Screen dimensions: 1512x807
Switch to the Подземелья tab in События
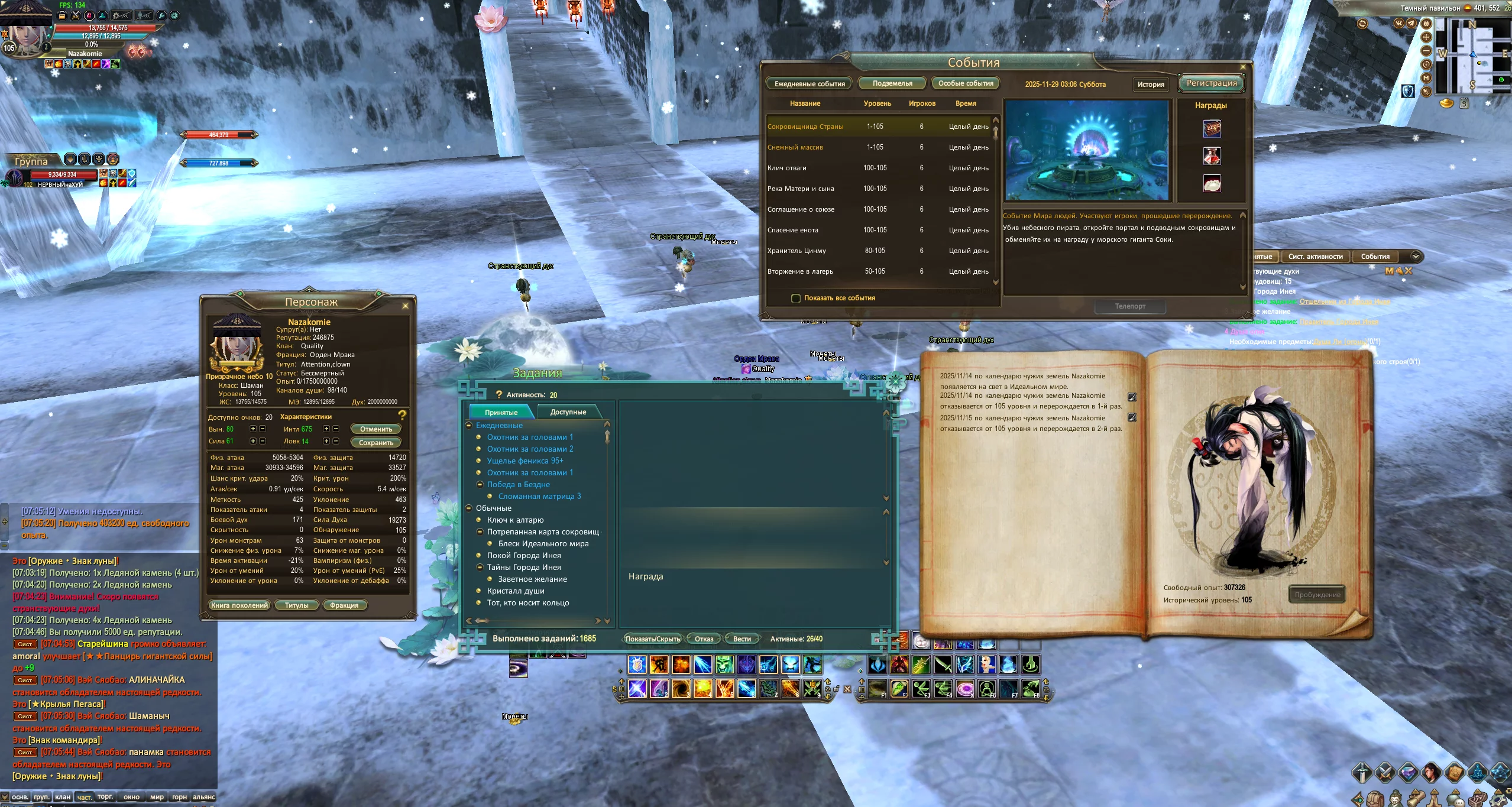click(894, 83)
